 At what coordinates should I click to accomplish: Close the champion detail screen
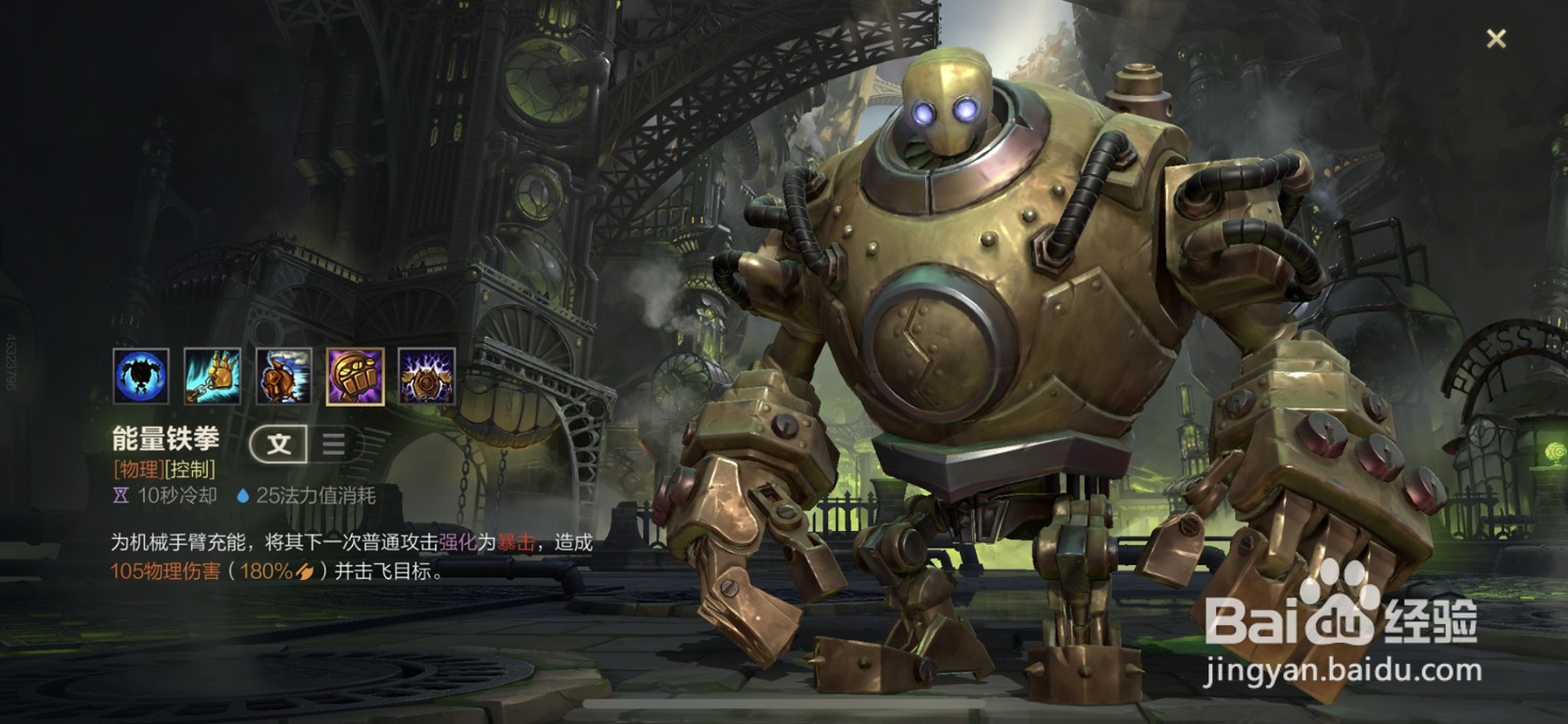pos(1495,39)
